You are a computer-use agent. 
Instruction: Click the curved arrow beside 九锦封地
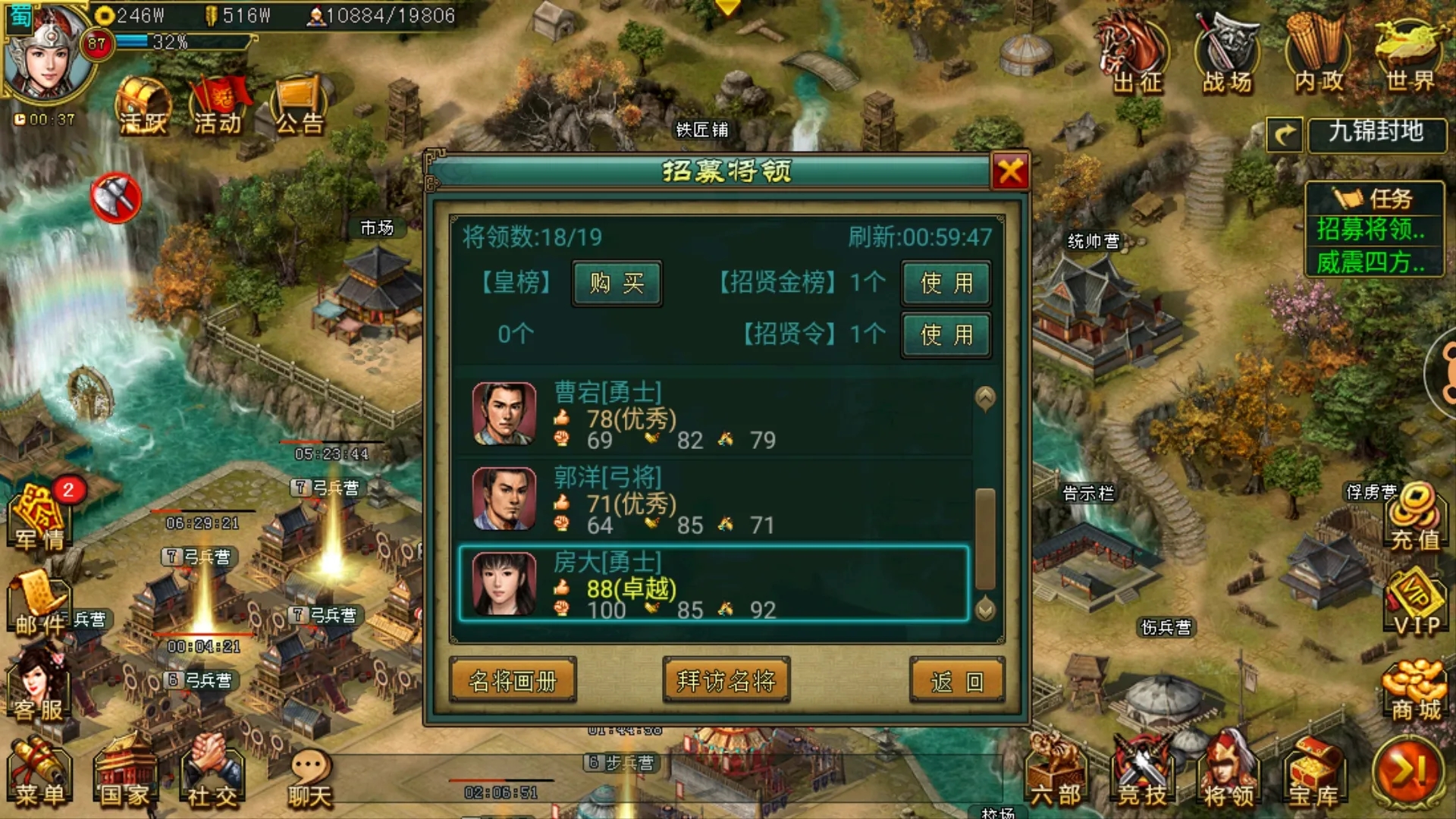pyautogui.click(x=1285, y=135)
